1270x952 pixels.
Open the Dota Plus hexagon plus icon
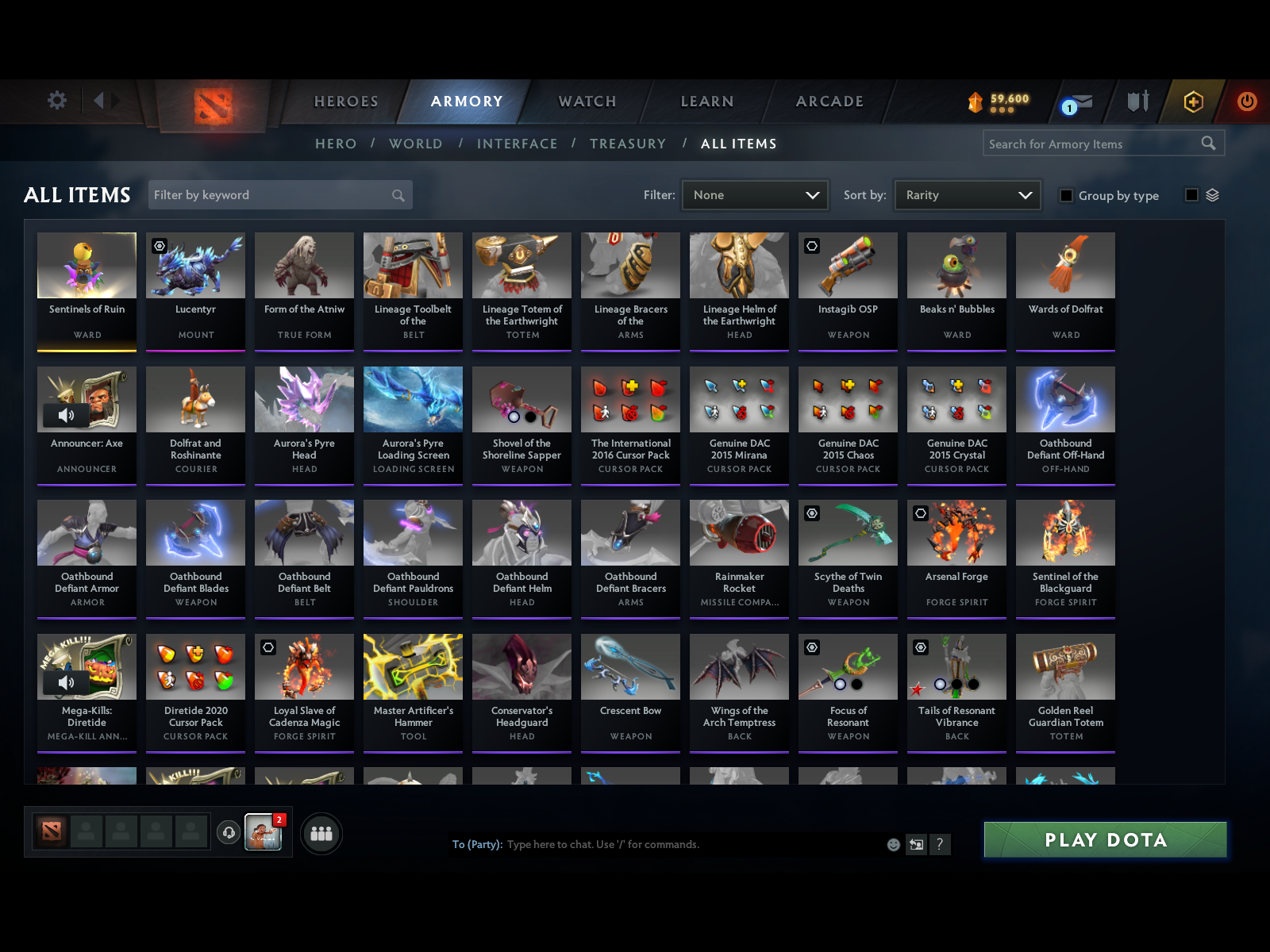click(1192, 102)
